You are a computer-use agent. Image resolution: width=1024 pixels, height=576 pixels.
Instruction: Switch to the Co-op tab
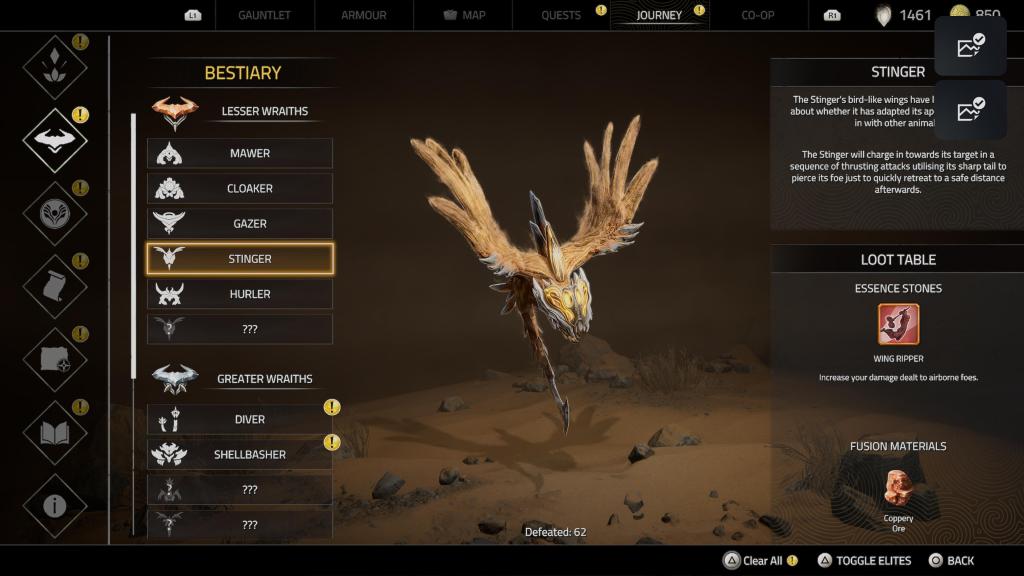[757, 15]
